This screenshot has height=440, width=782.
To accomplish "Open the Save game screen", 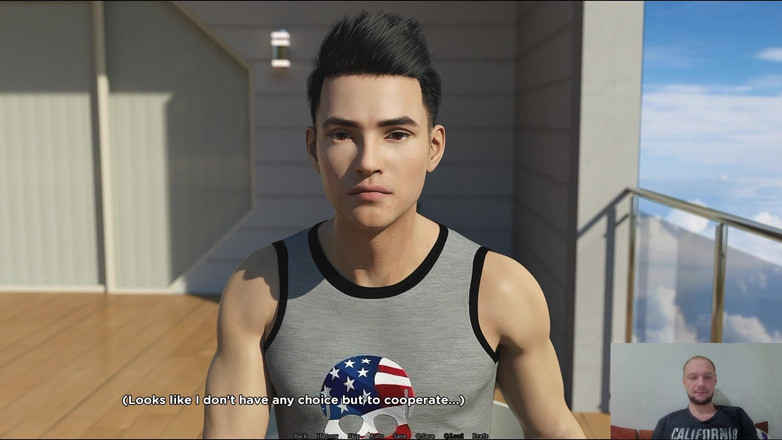I will [x=400, y=436].
